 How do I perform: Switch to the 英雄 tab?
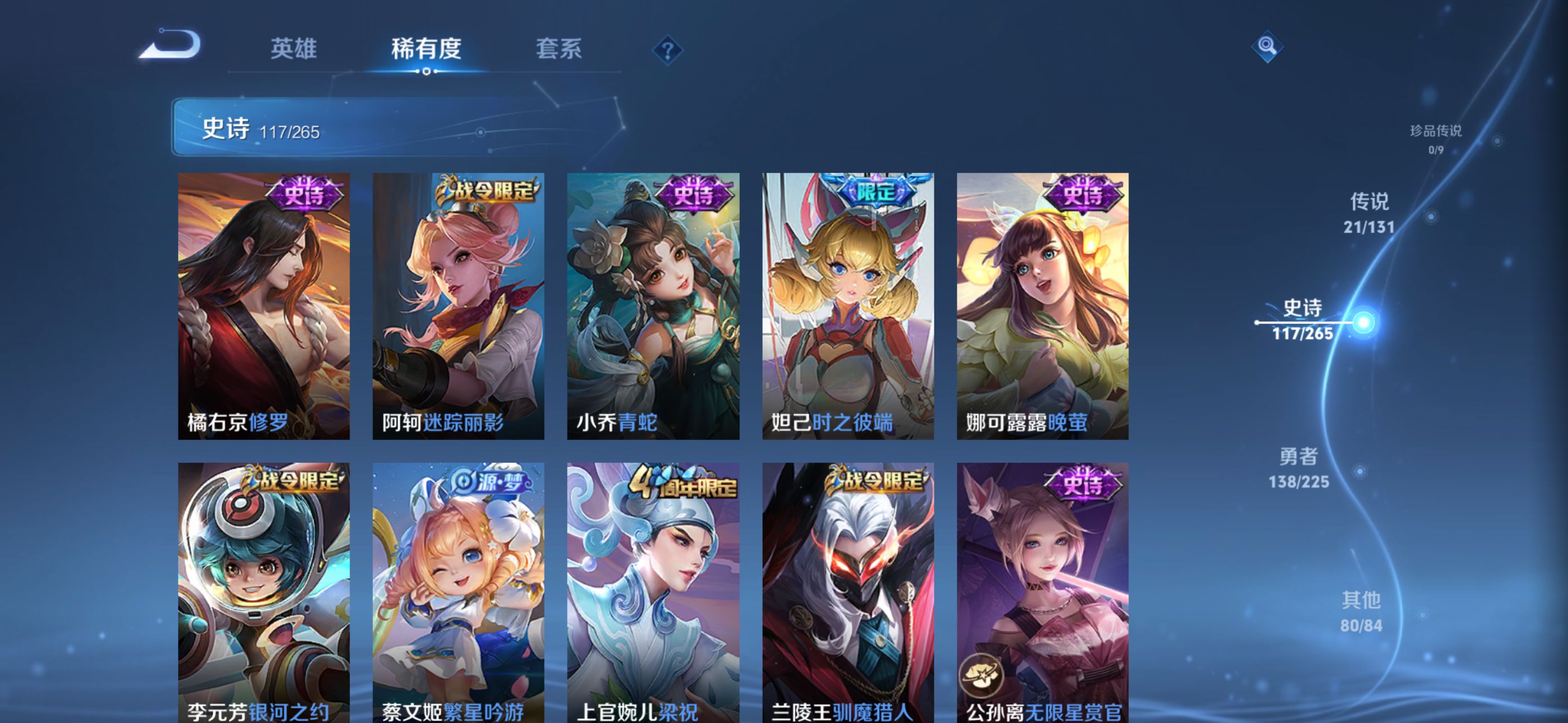click(293, 49)
